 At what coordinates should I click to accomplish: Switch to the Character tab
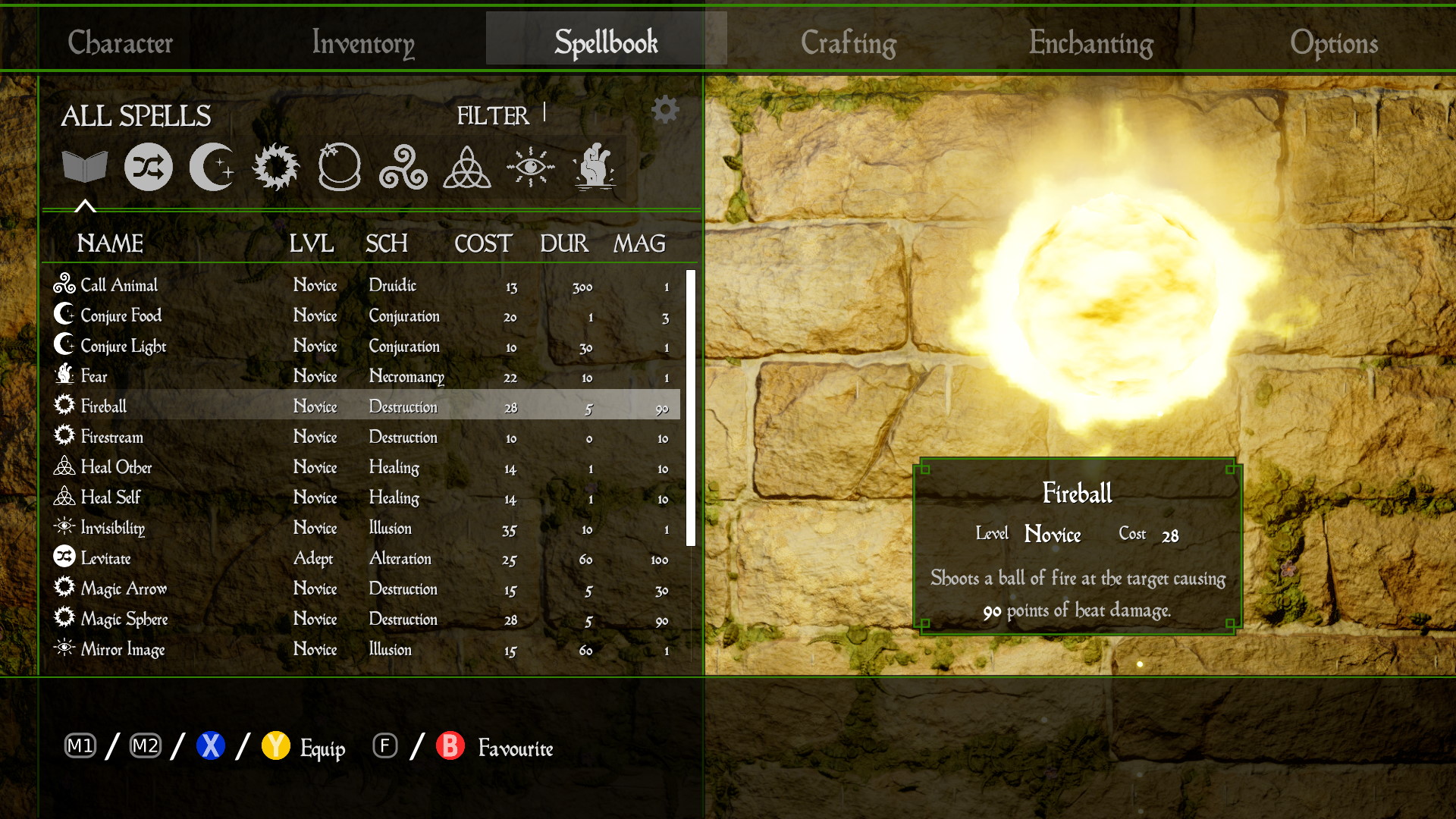click(121, 42)
